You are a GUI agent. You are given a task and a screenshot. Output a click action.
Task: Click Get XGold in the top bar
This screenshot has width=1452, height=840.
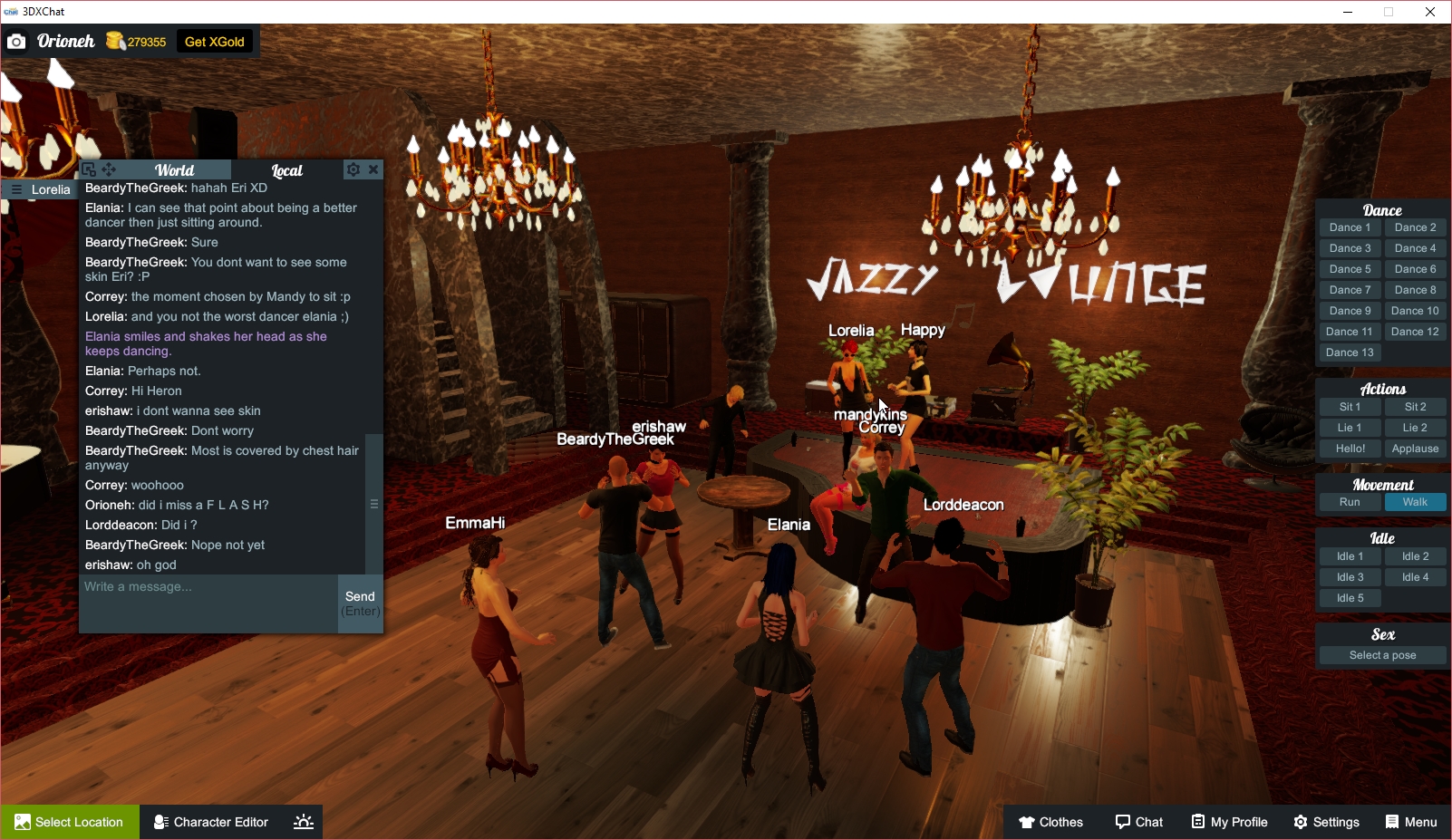click(x=215, y=41)
